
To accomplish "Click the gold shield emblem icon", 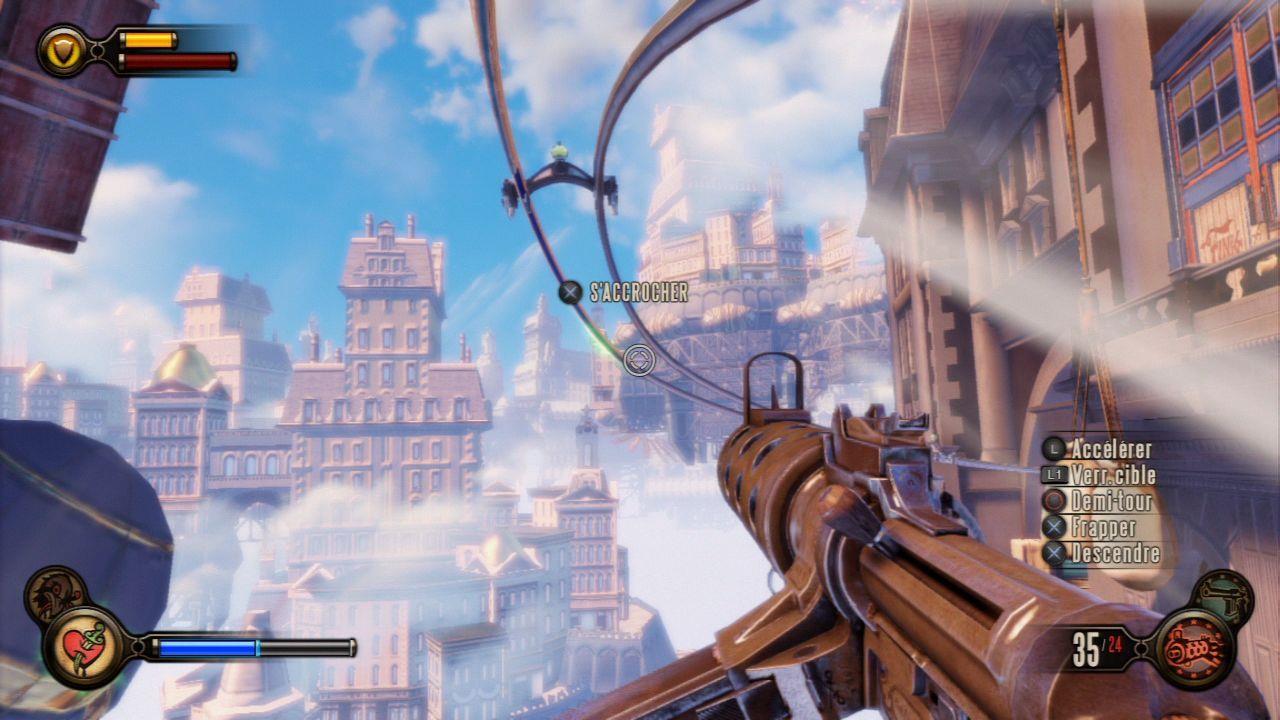I will 62,50.
